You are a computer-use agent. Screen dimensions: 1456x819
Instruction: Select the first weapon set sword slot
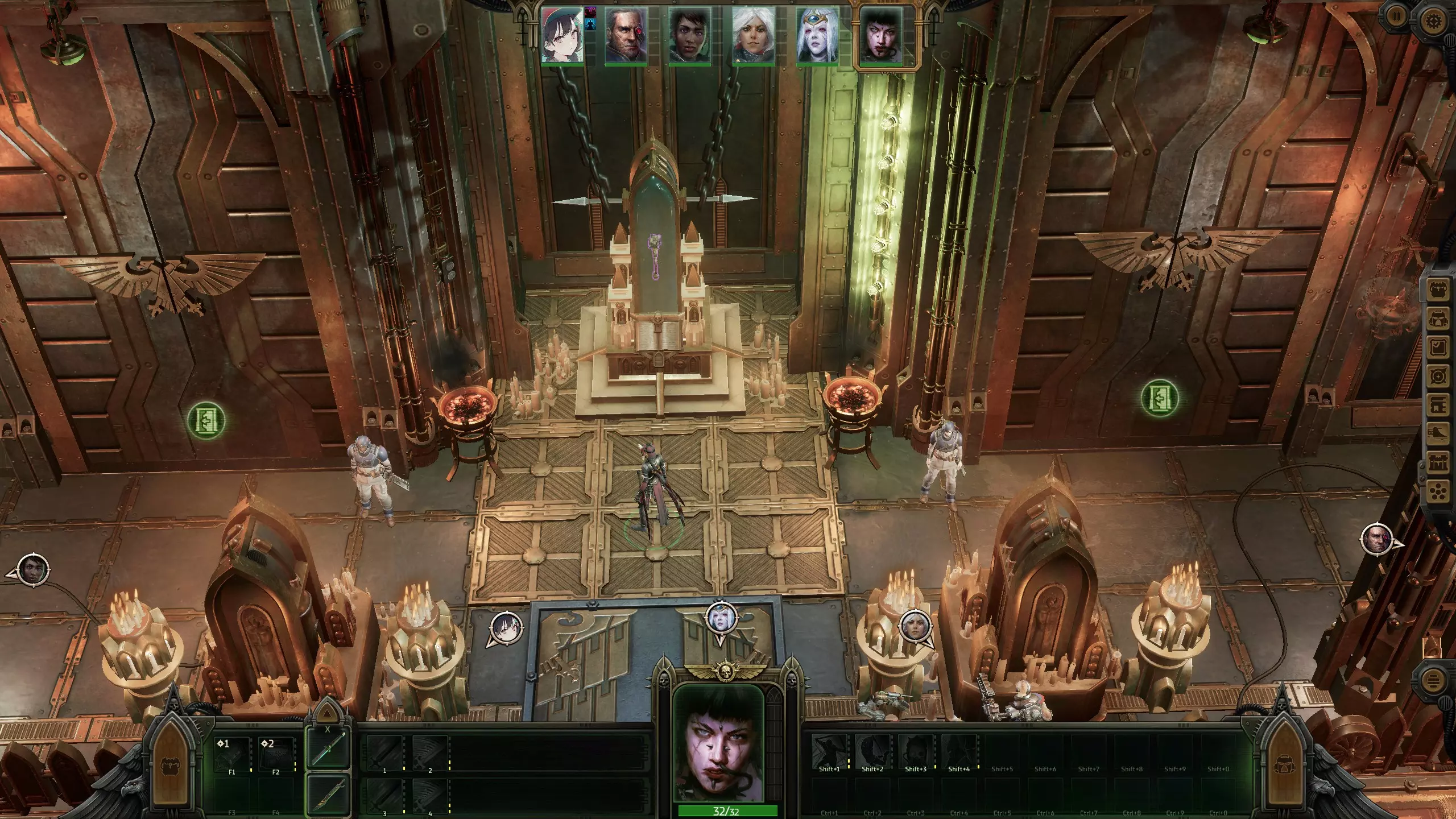tap(328, 748)
